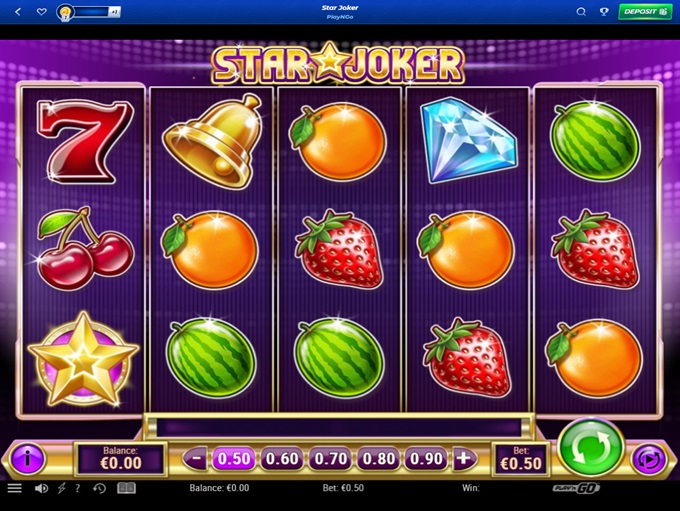Image resolution: width=680 pixels, height=511 pixels.
Task: Decrease the bet with the minus button
Action: coord(196,459)
